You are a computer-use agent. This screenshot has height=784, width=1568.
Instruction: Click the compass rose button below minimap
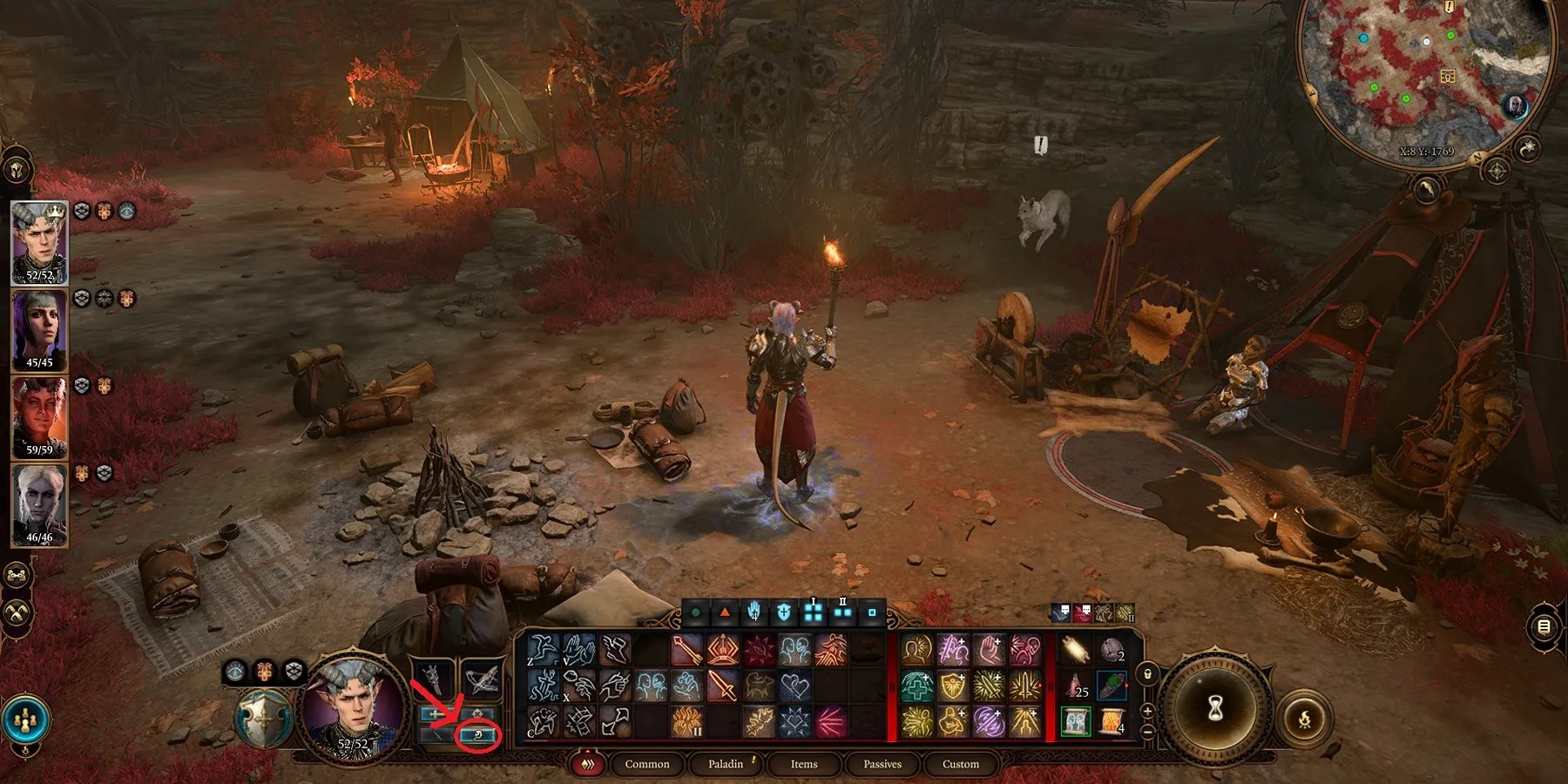(1497, 171)
